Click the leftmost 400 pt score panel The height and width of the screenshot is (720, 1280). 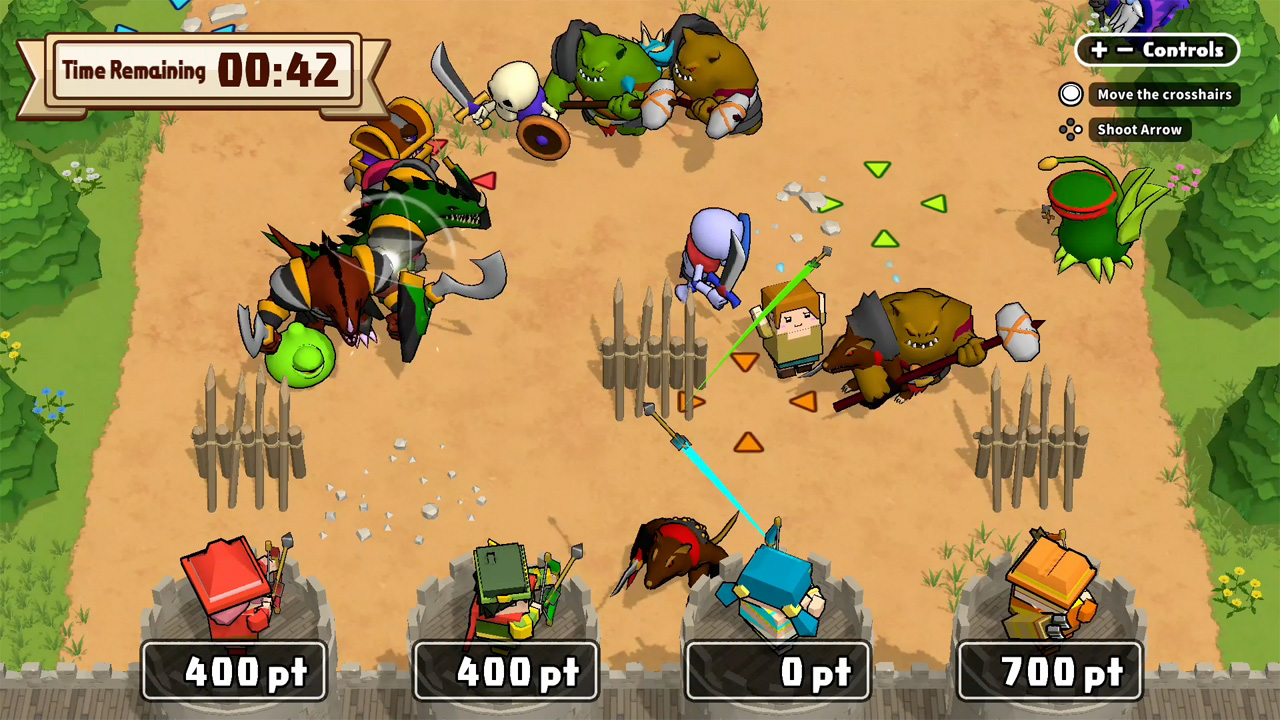tap(235, 671)
